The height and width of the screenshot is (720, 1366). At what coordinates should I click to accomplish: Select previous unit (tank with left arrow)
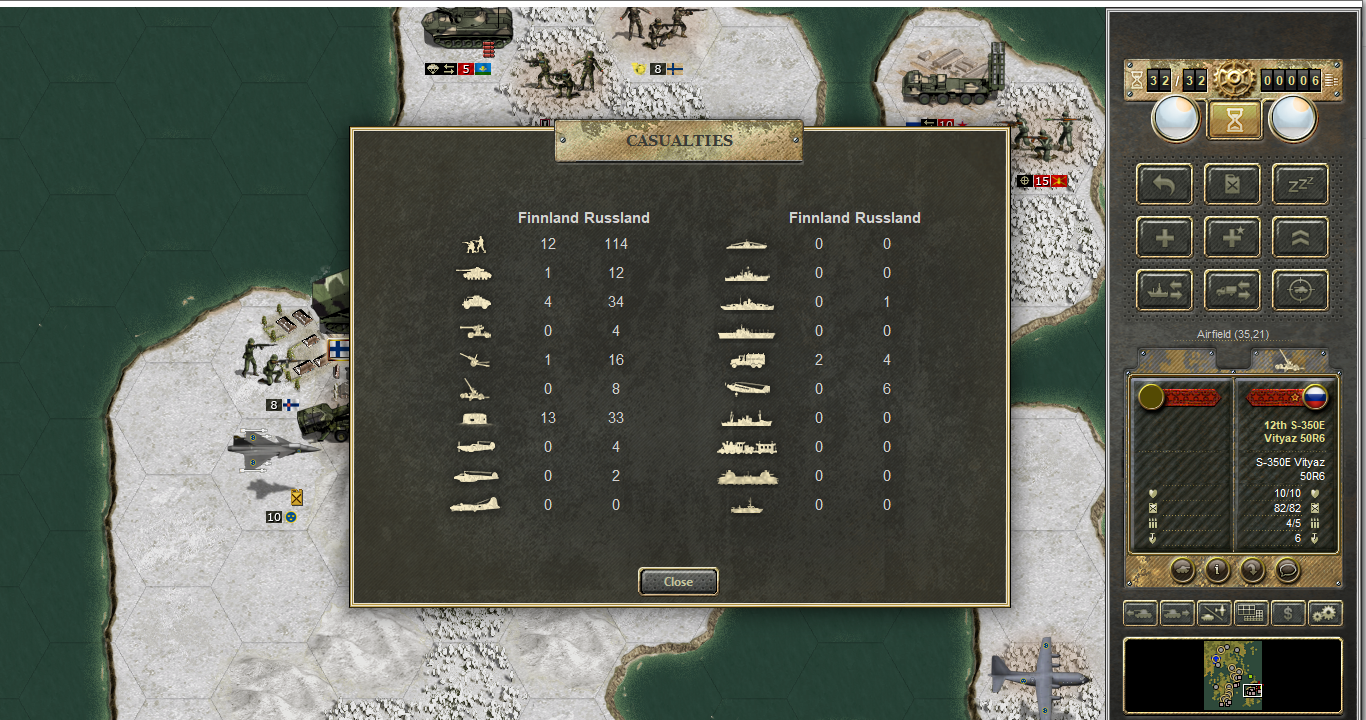point(1141,613)
